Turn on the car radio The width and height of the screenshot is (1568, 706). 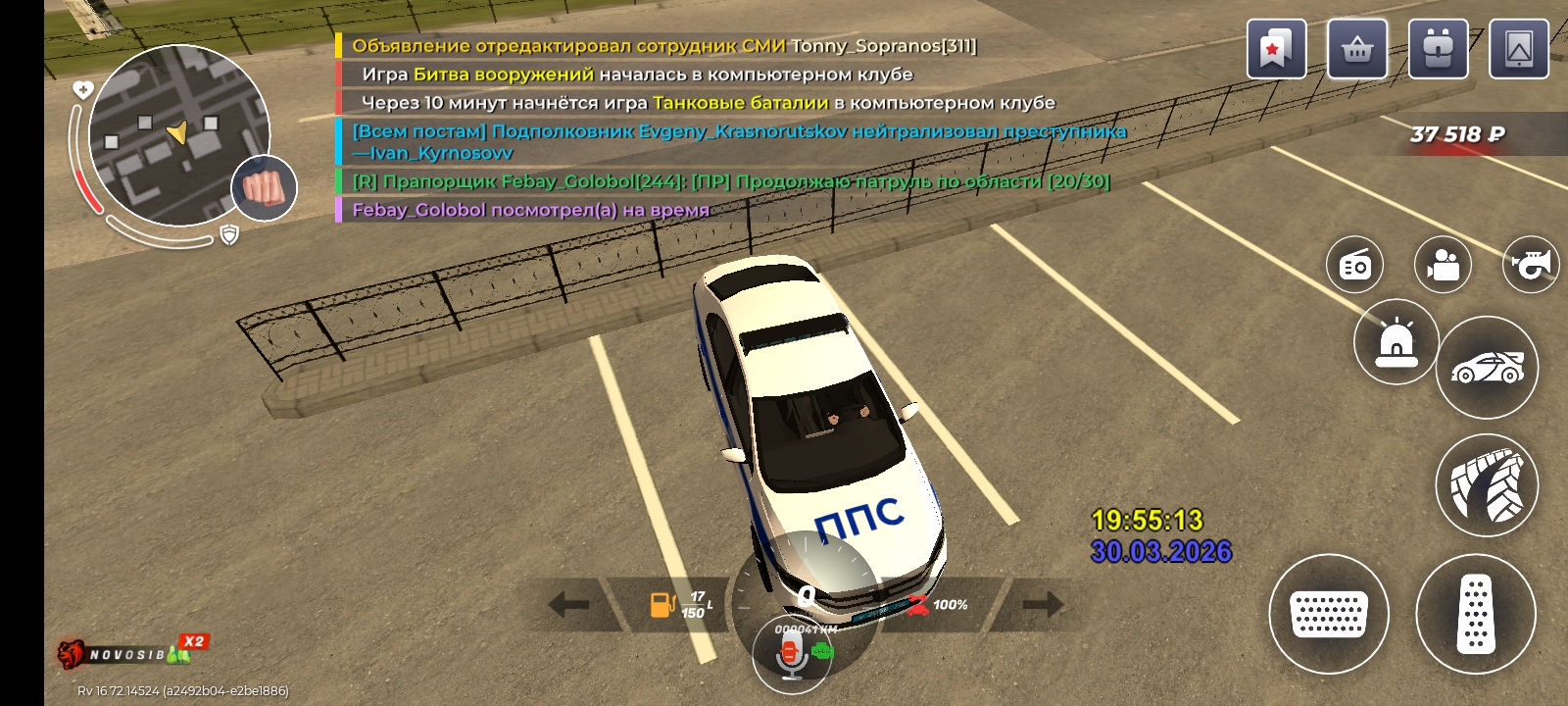pyautogui.click(x=1354, y=265)
